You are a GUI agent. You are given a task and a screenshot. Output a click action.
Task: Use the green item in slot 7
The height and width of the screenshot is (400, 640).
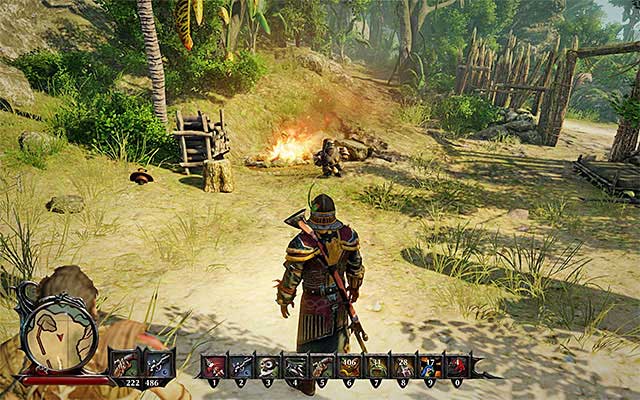377,366
